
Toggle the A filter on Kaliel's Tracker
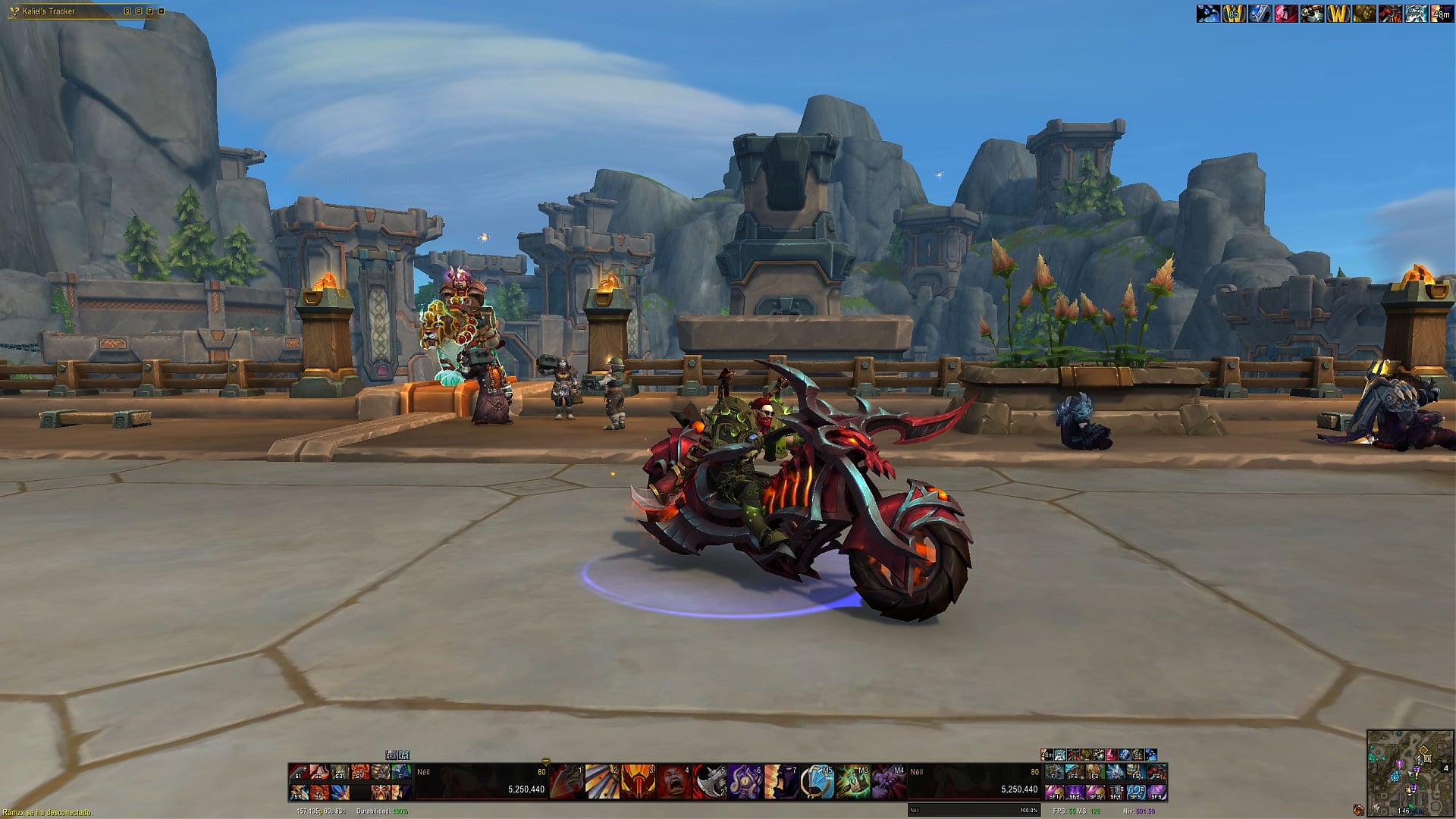139,11
